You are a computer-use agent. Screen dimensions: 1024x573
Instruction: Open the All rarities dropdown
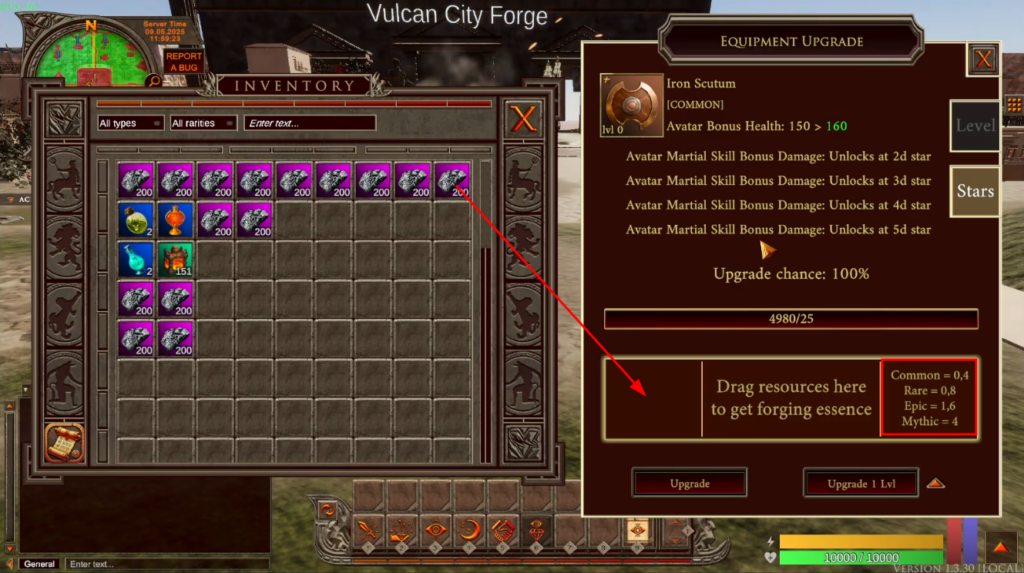(x=203, y=123)
